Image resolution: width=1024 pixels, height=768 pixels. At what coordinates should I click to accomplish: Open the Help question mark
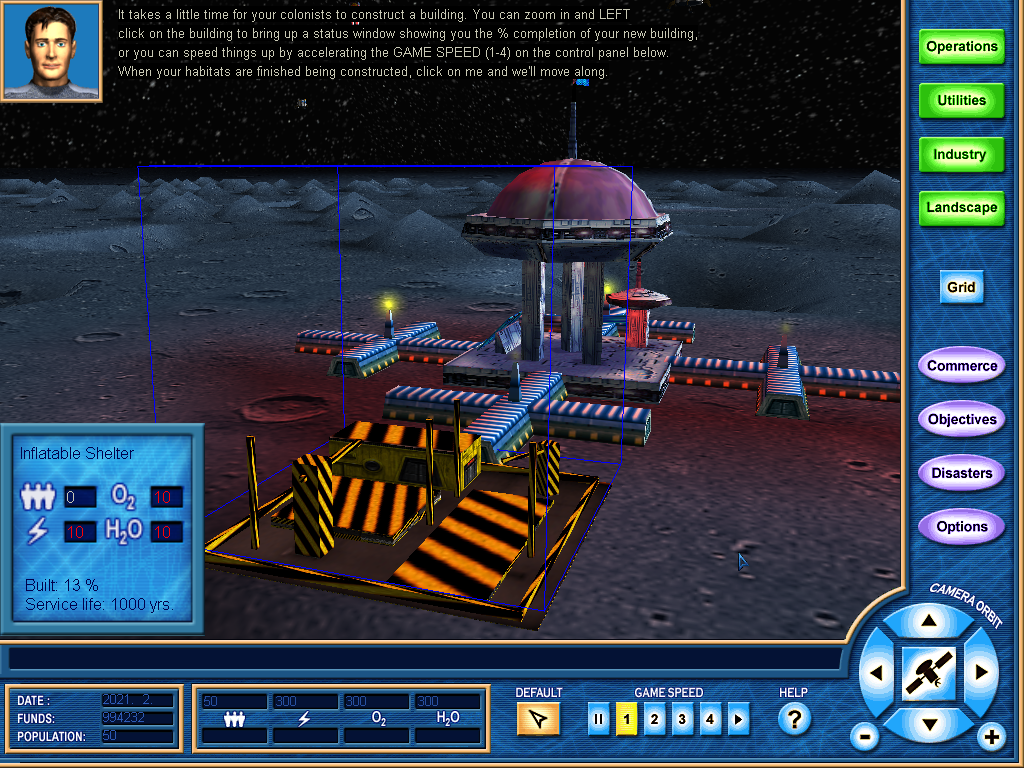point(794,719)
